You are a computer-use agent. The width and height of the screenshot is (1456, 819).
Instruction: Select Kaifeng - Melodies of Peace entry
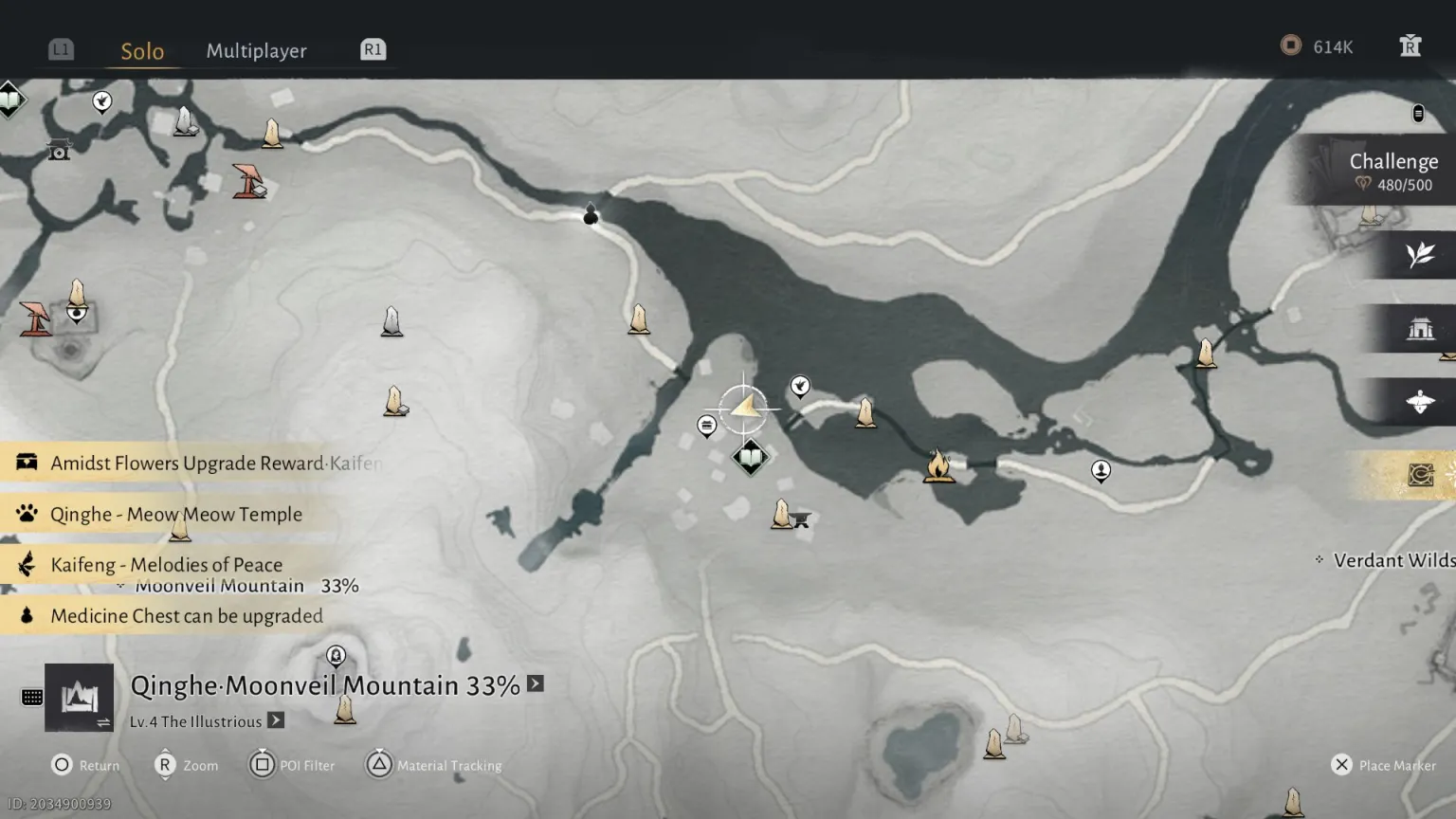166,565
